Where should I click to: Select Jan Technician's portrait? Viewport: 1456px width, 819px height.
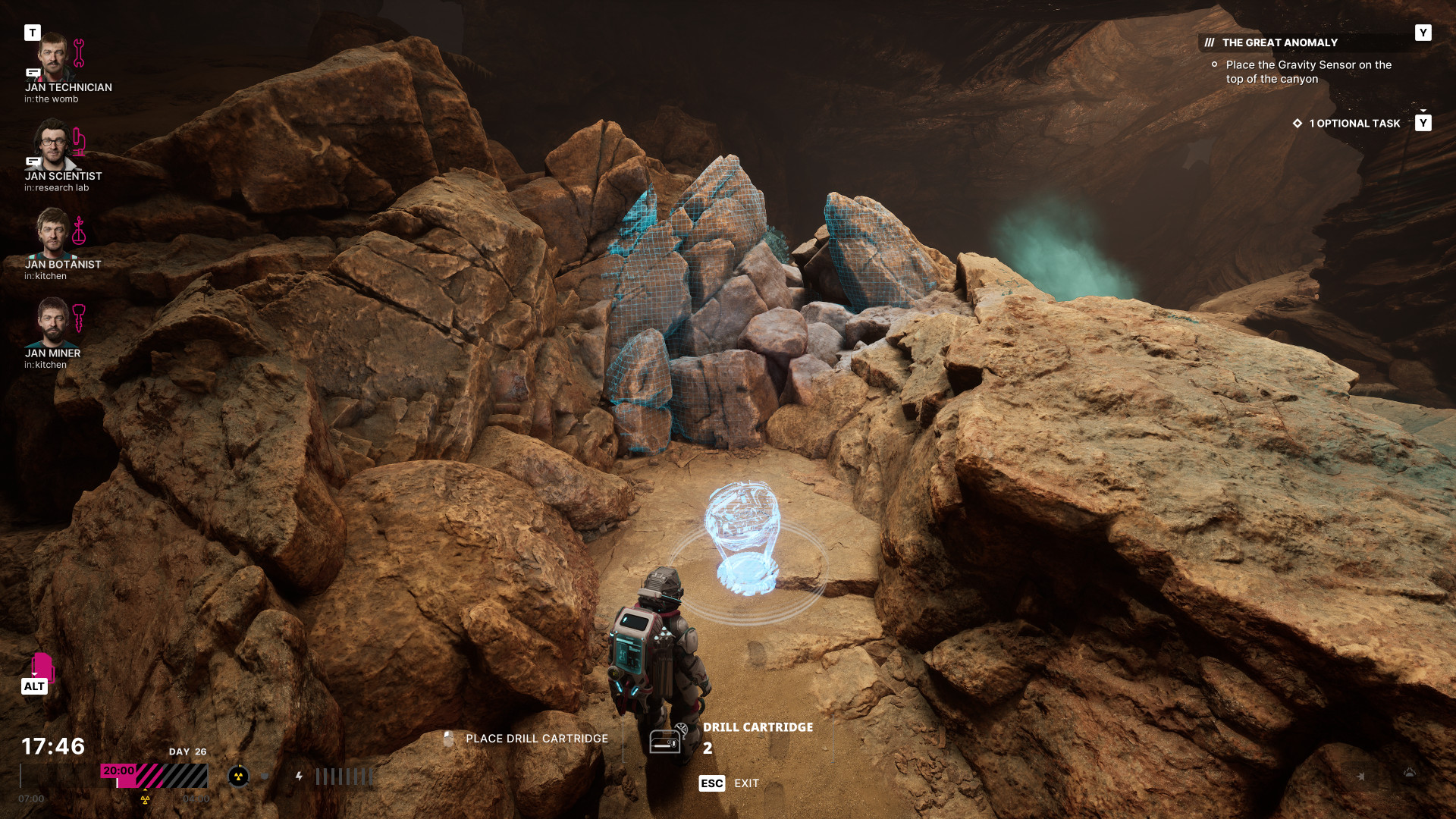coord(53,57)
